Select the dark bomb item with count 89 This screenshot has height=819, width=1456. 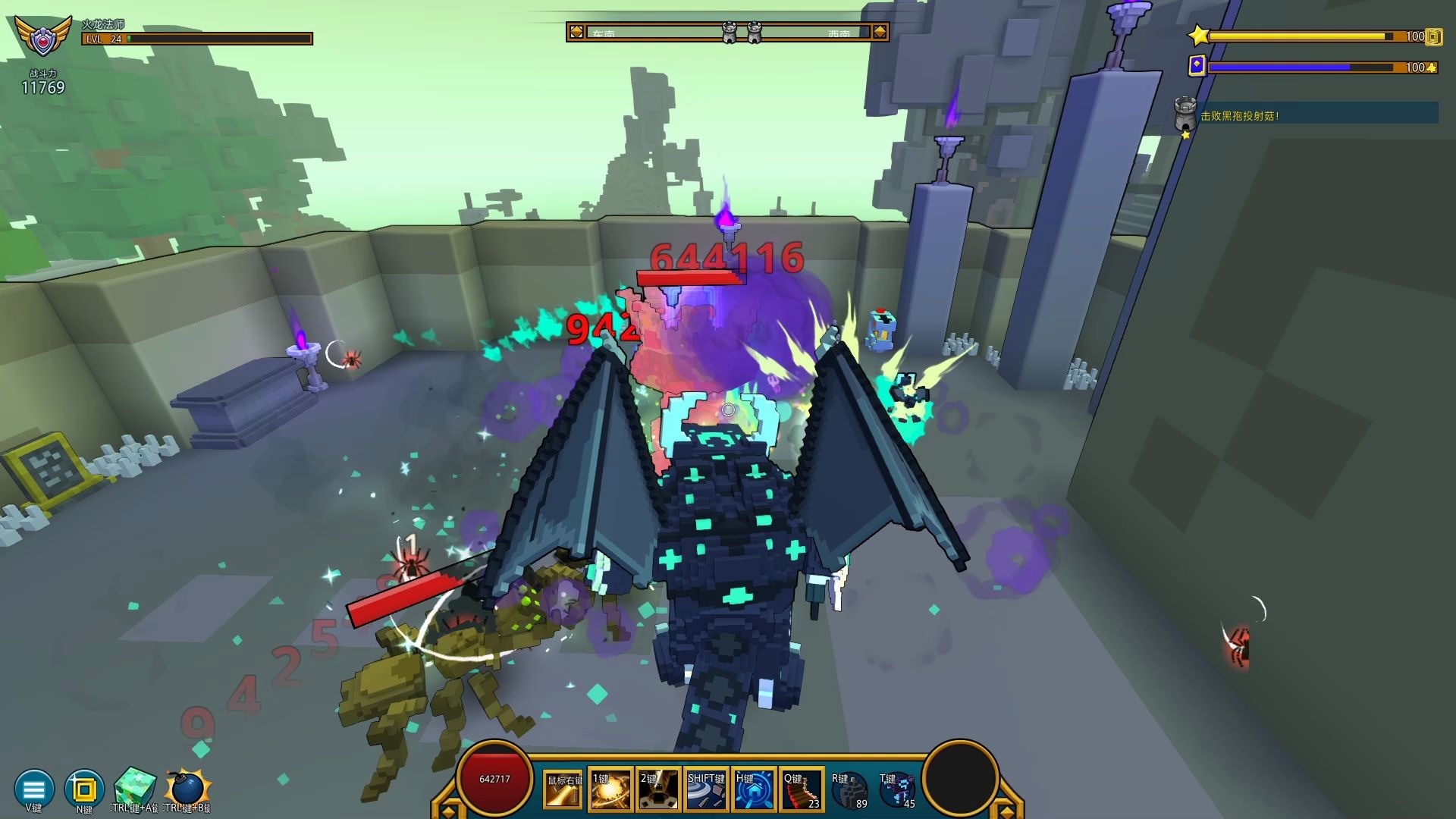(x=849, y=790)
